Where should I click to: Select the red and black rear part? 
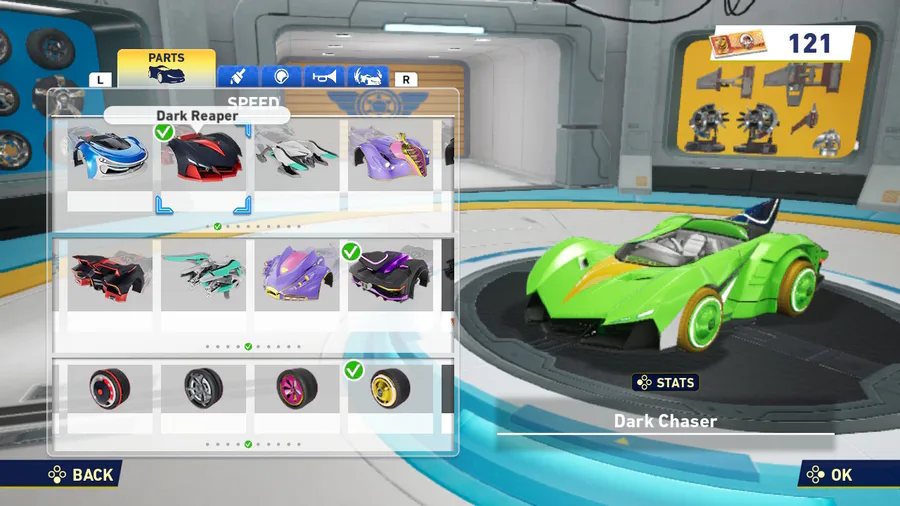click(x=110, y=276)
